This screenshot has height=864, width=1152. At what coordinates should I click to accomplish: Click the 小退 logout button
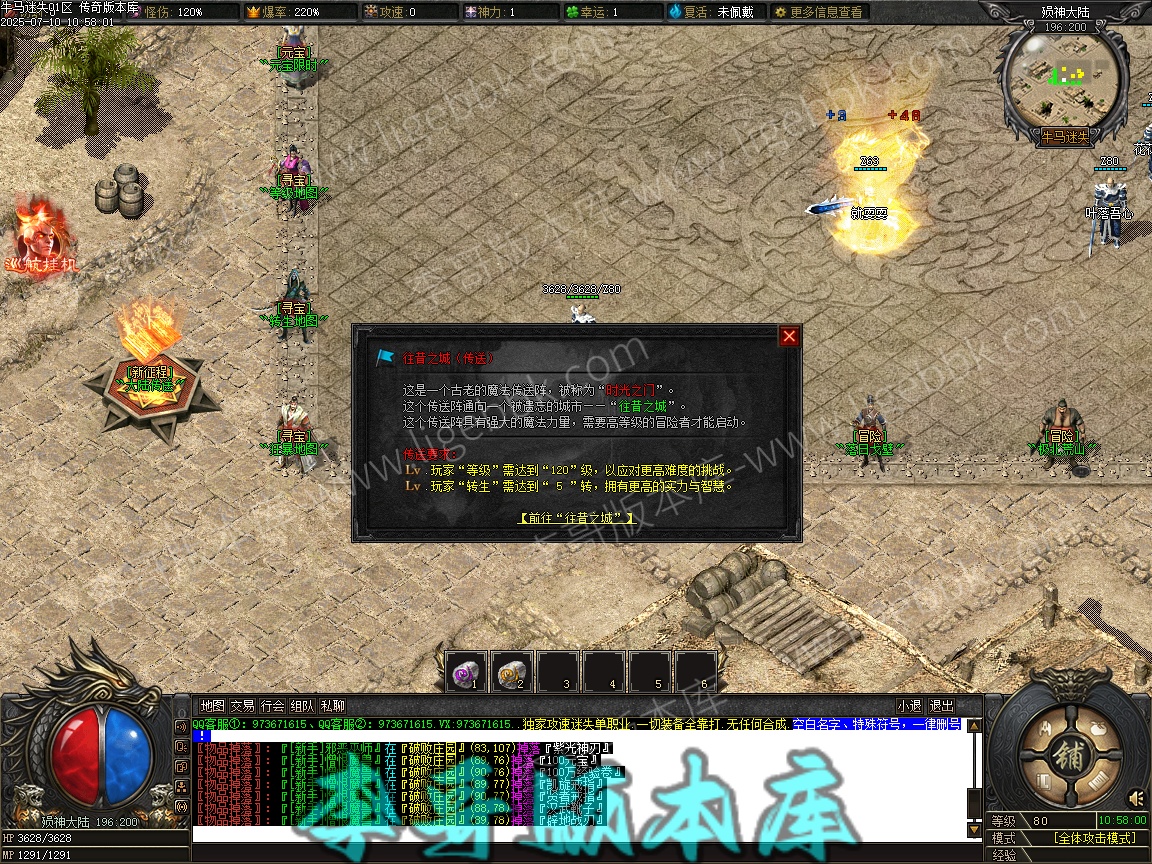point(909,706)
